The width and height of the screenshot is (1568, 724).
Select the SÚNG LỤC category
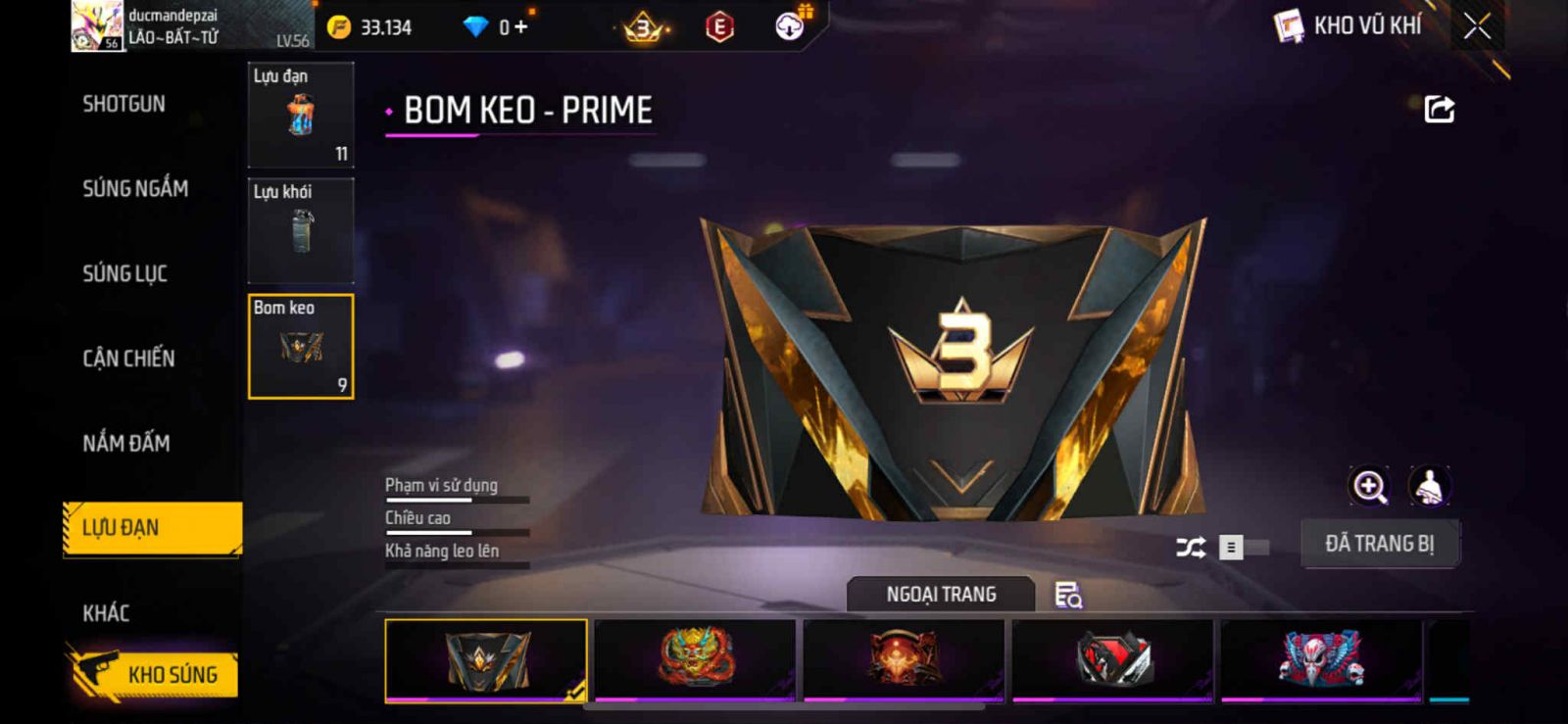pyautogui.click(x=125, y=273)
